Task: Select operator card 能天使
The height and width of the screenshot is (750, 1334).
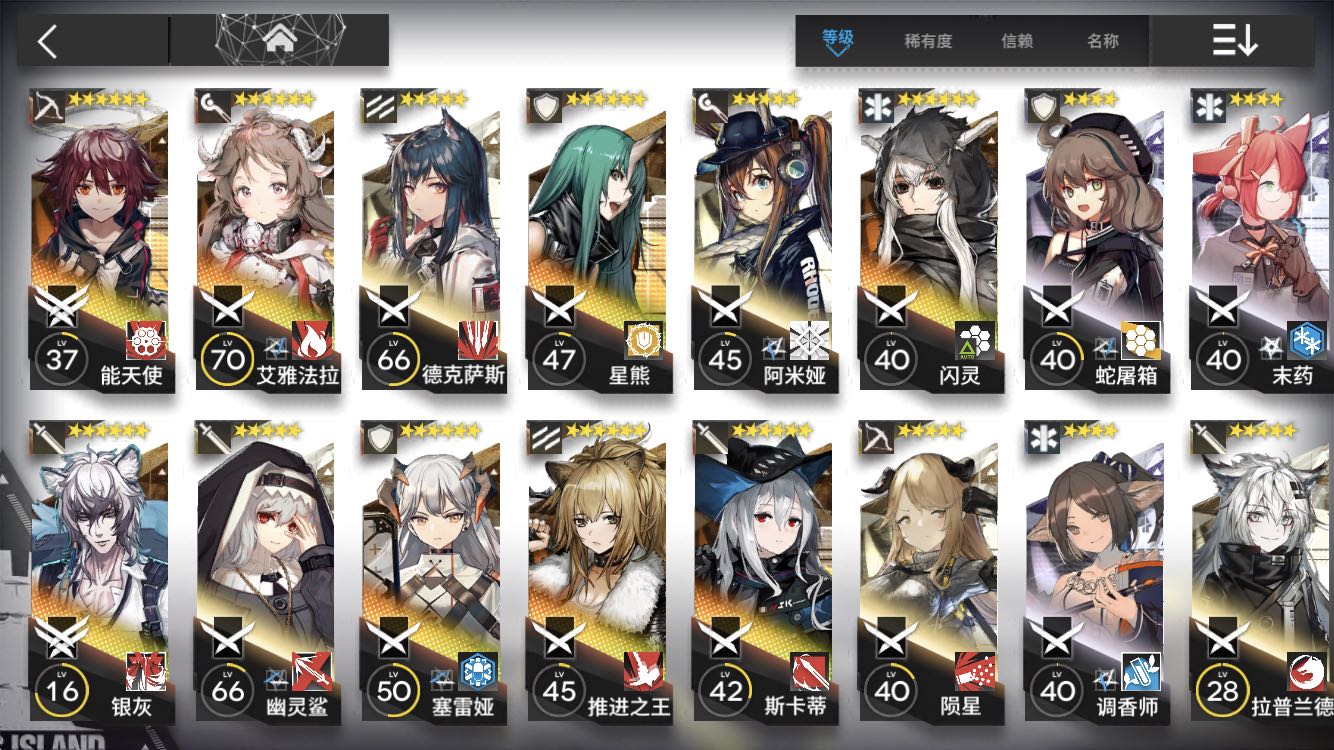Action: tap(100, 240)
